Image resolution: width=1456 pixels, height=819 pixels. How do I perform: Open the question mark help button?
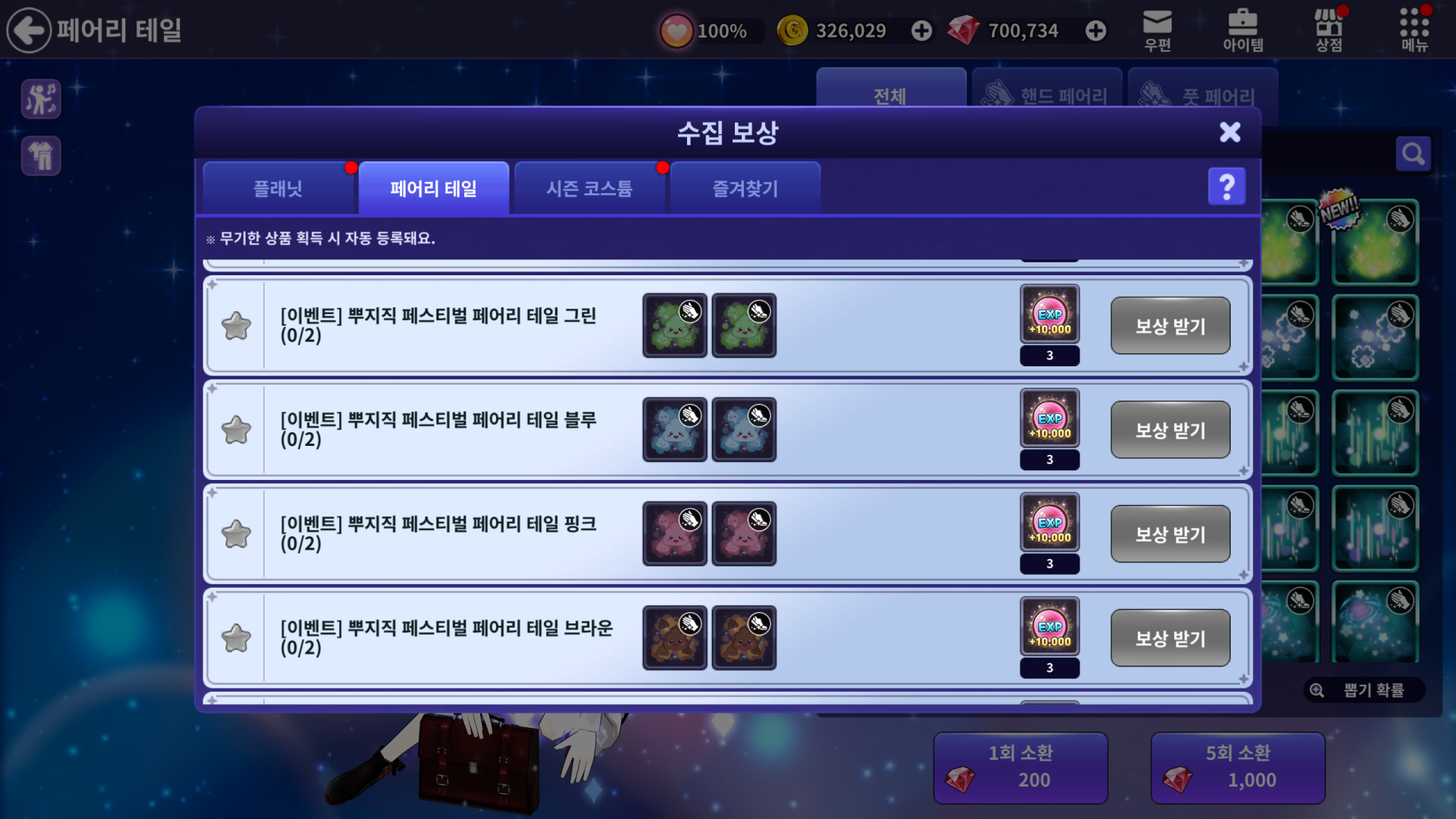click(1226, 187)
